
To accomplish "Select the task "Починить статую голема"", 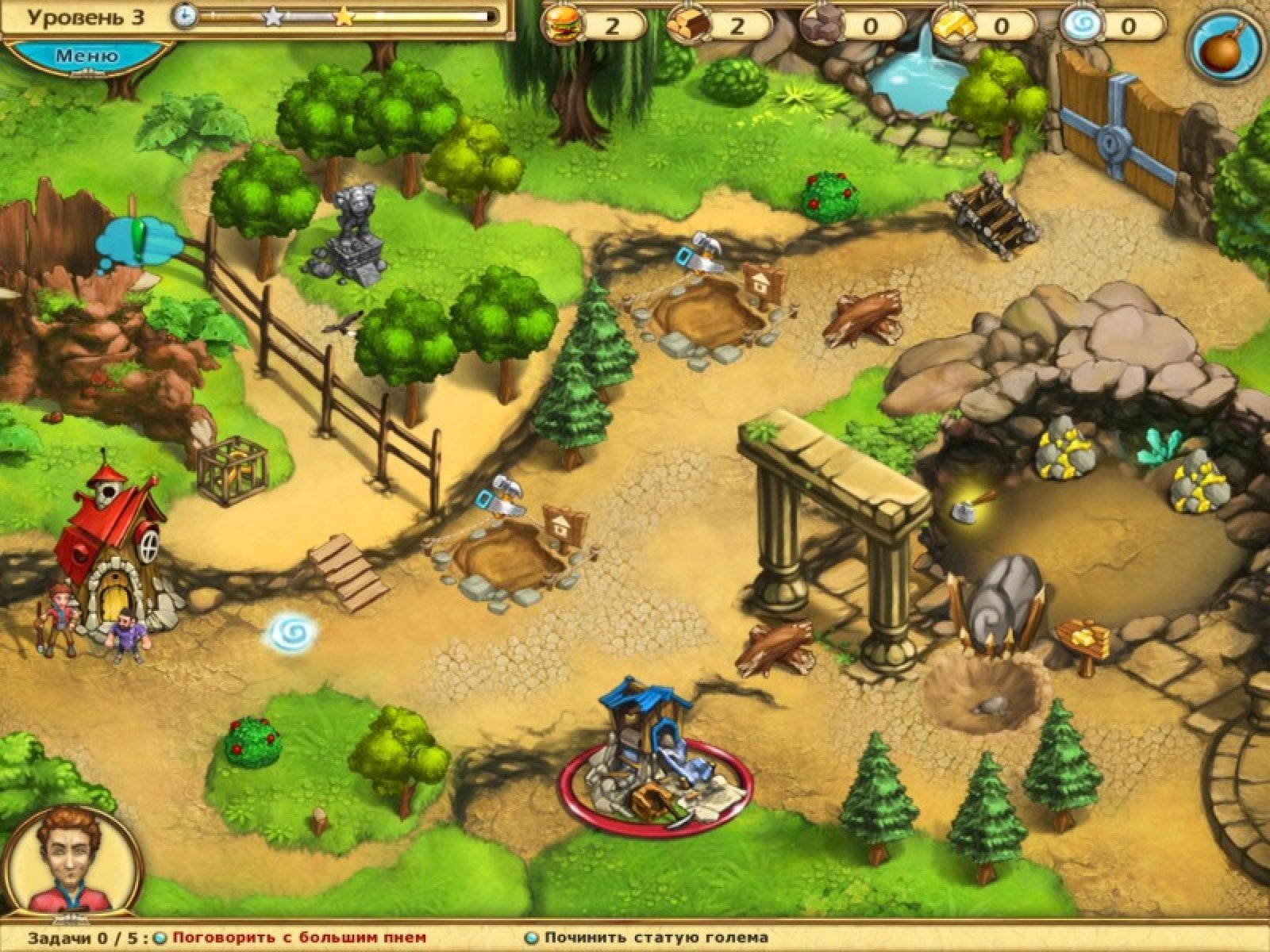I will pyautogui.click(x=656, y=937).
